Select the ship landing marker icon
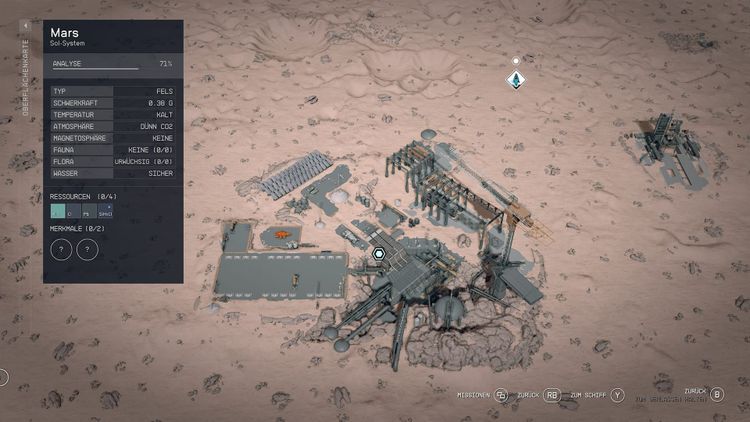 coord(516,77)
